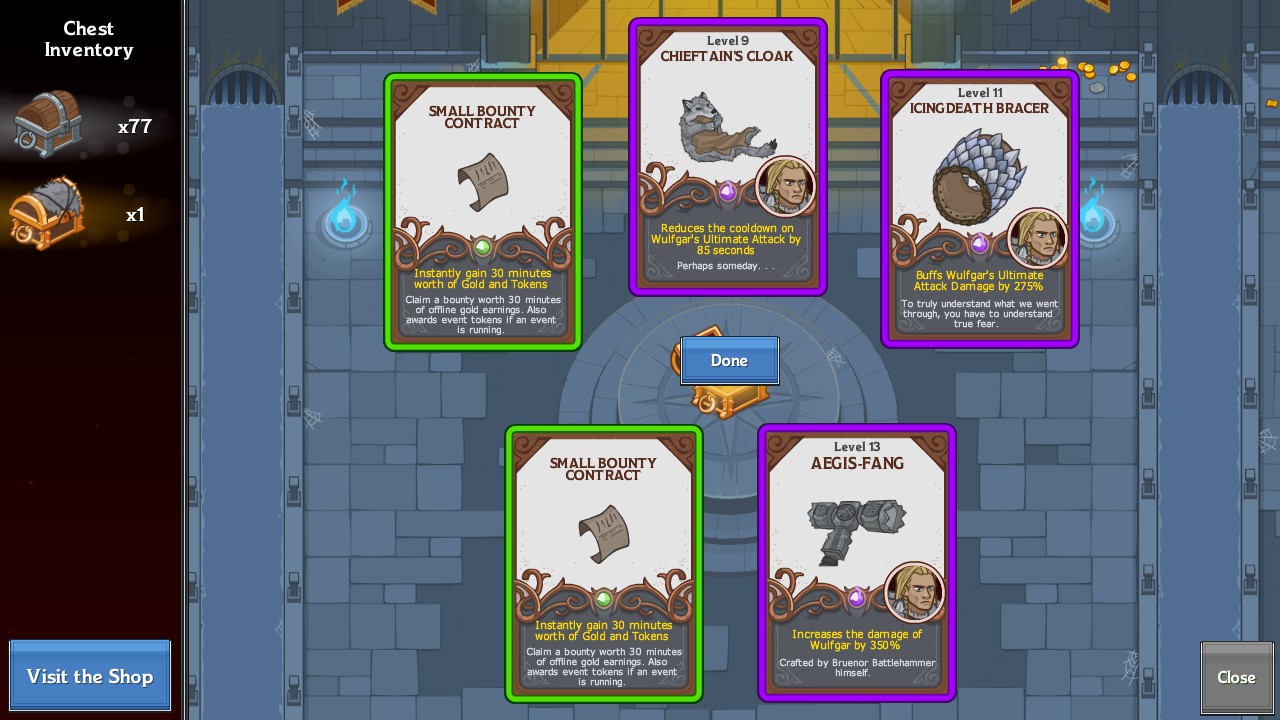Click the green gem on lower Small Bounty Contract
The width and height of the screenshot is (1280, 720).
(x=604, y=597)
